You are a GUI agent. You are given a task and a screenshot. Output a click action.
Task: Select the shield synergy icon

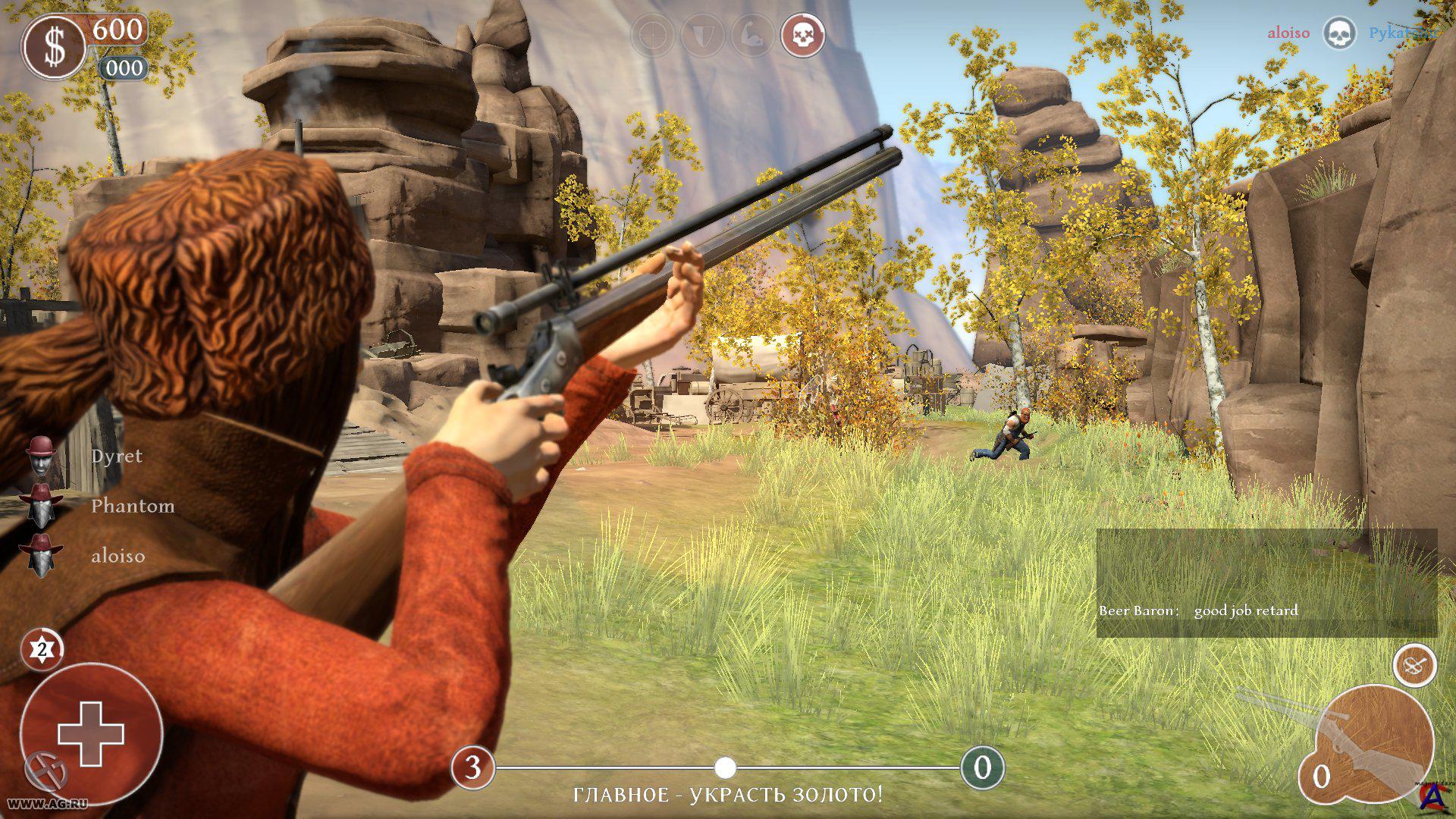click(x=703, y=35)
